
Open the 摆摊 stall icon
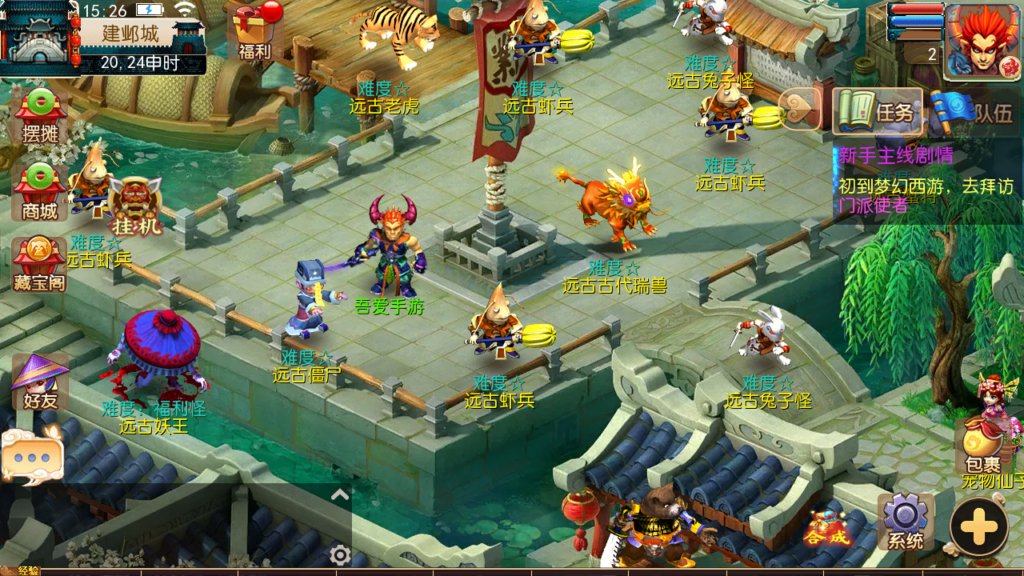[39, 115]
